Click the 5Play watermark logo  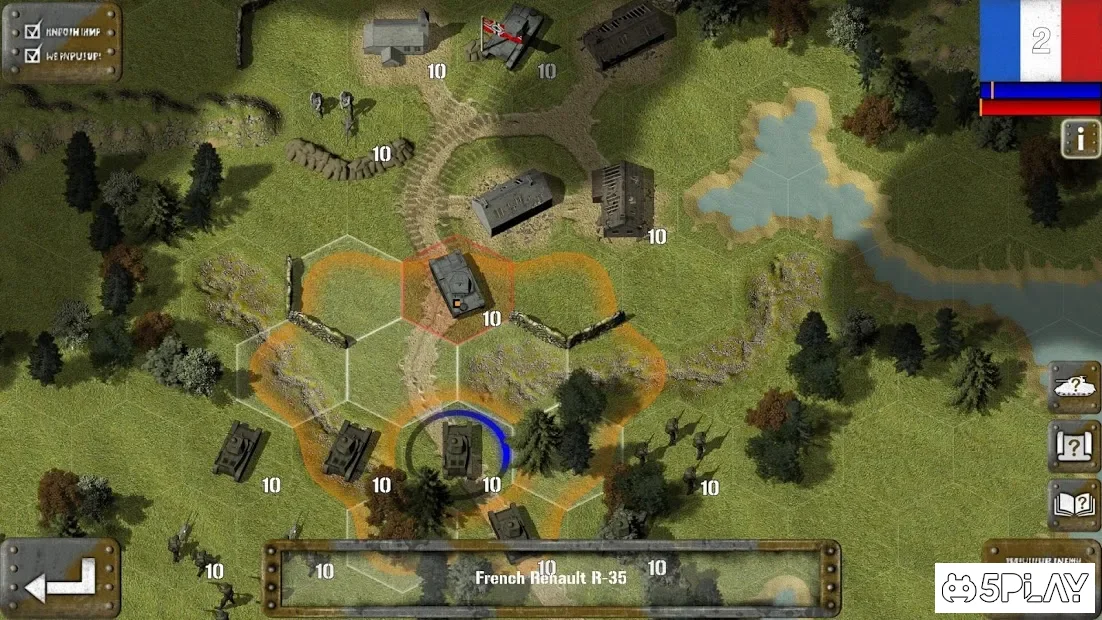[1016, 588]
